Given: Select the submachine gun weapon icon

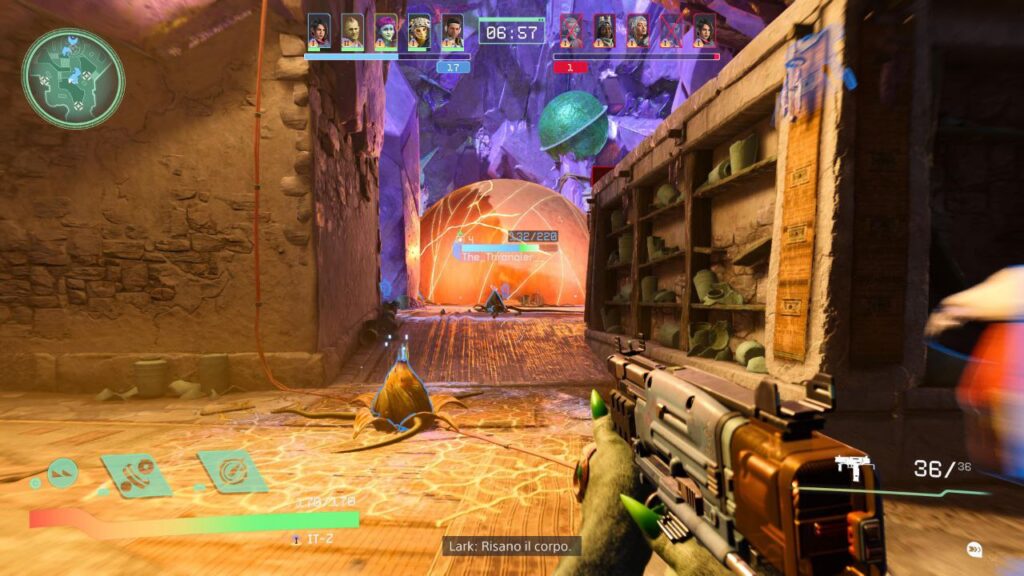Looking at the screenshot, I should [x=853, y=468].
